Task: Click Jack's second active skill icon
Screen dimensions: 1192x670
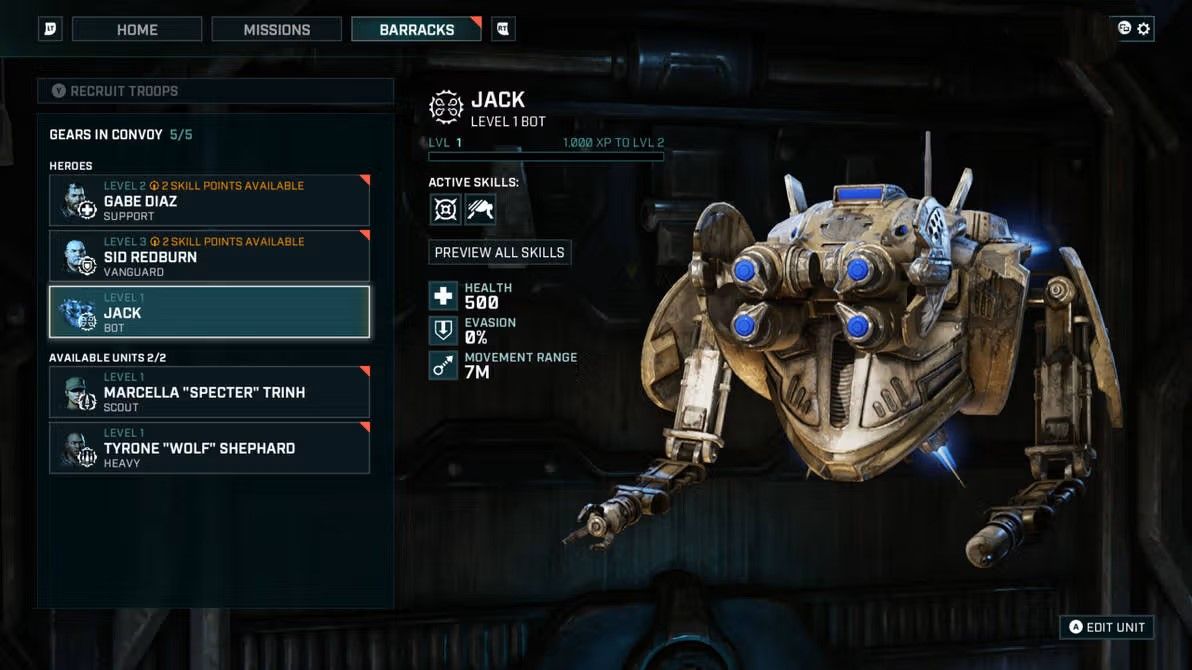Action: tap(480, 209)
